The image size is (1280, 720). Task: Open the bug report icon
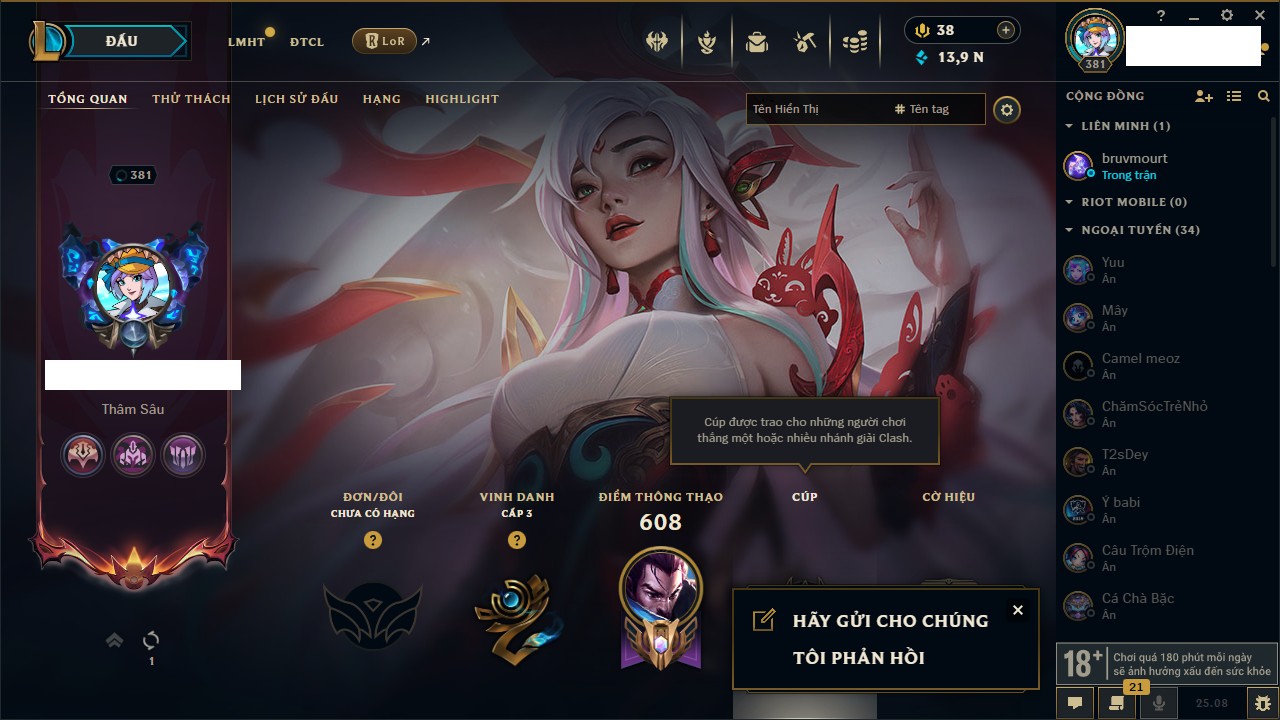pos(1262,702)
